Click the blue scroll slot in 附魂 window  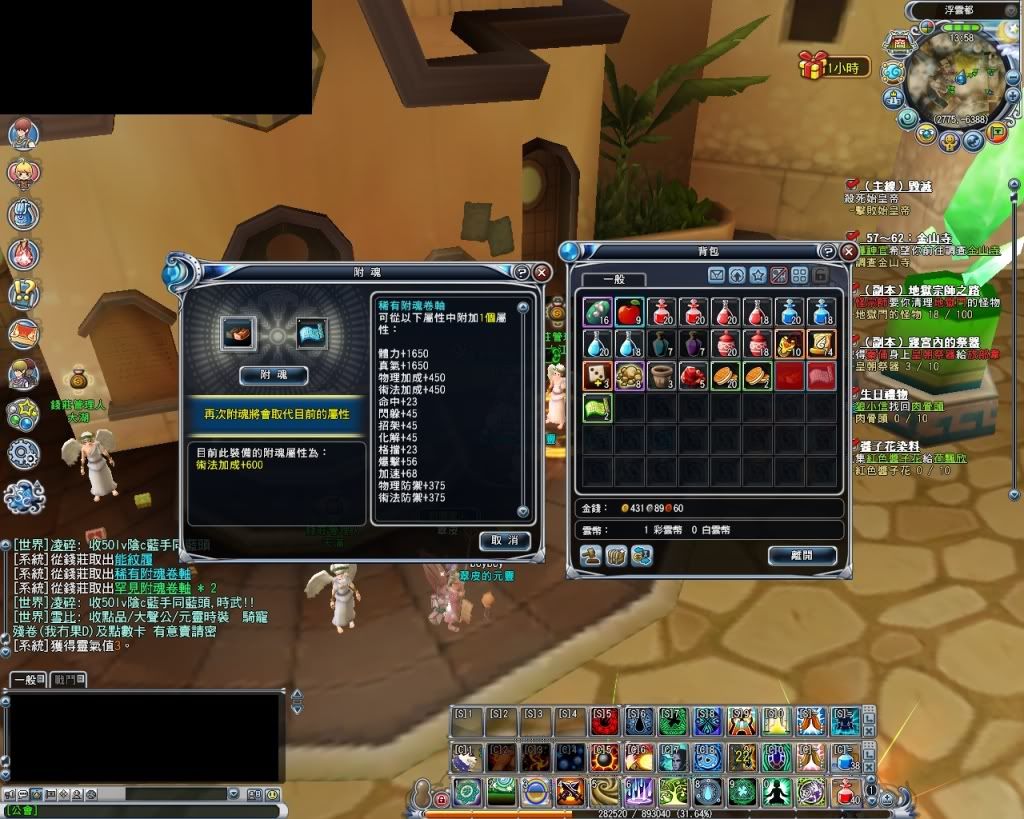coord(312,333)
